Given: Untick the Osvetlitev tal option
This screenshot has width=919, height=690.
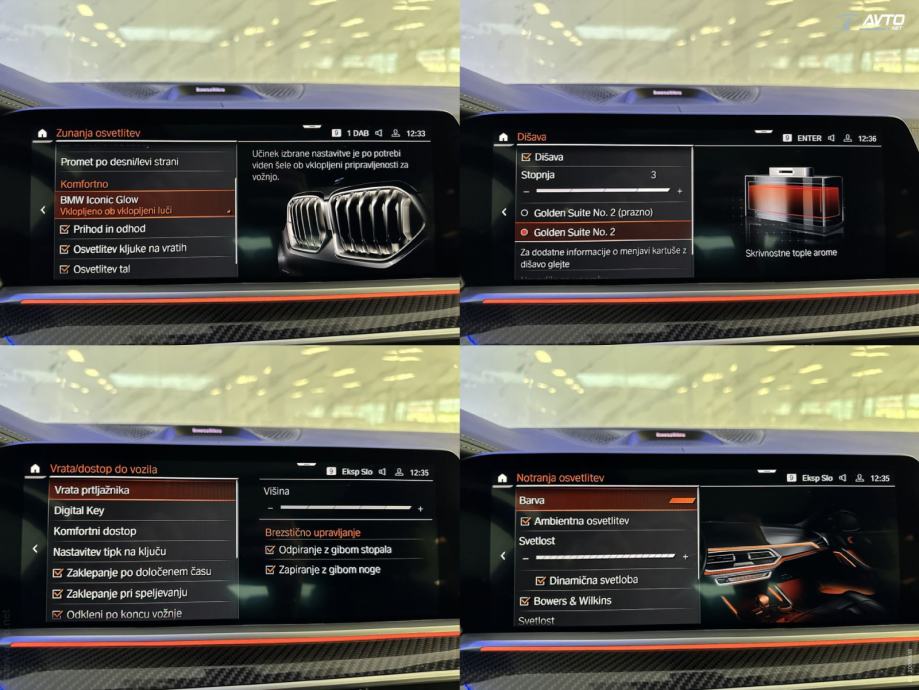Looking at the screenshot, I should (65, 269).
